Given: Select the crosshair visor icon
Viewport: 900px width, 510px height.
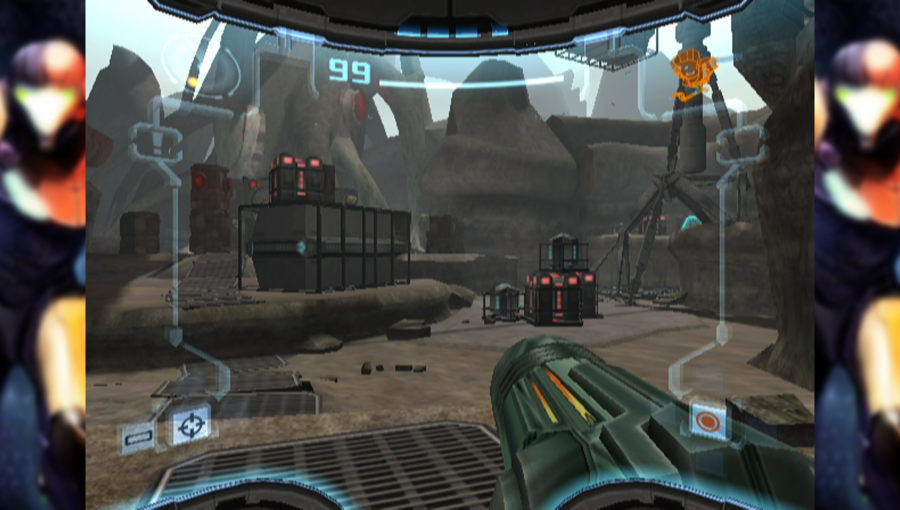Looking at the screenshot, I should (x=191, y=426).
